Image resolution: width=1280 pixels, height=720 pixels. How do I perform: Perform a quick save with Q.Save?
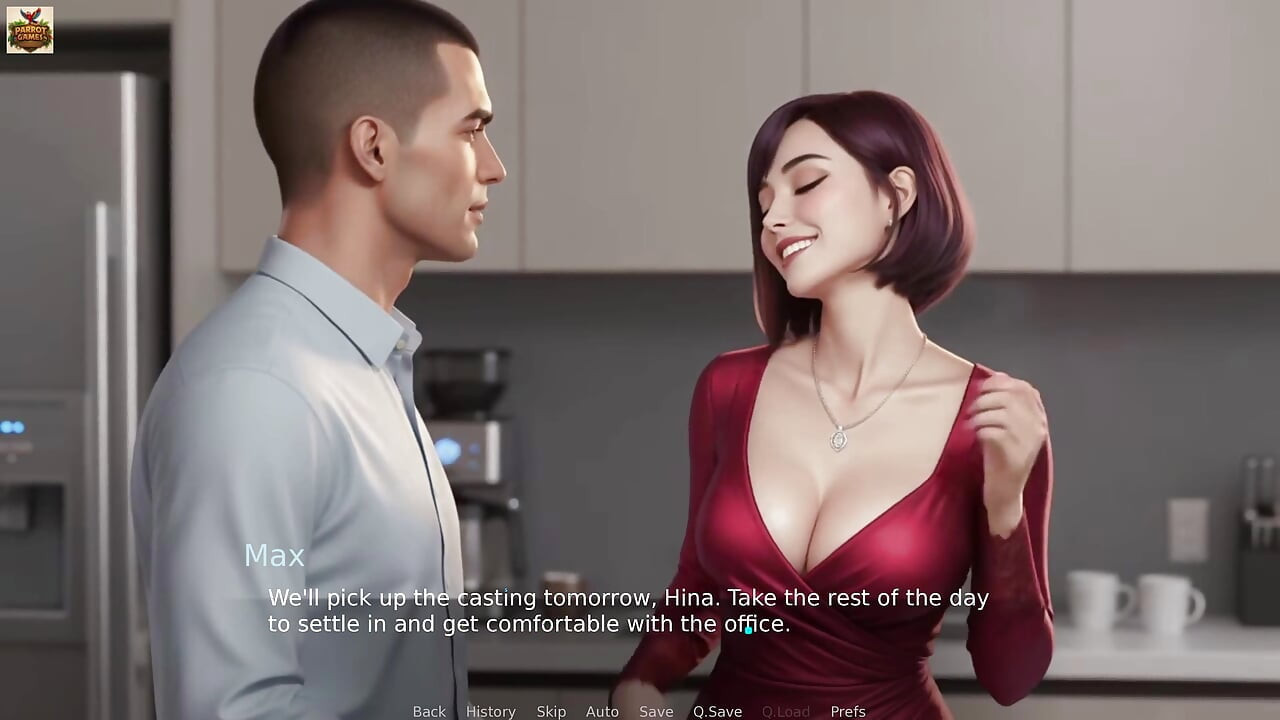click(716, 711)
